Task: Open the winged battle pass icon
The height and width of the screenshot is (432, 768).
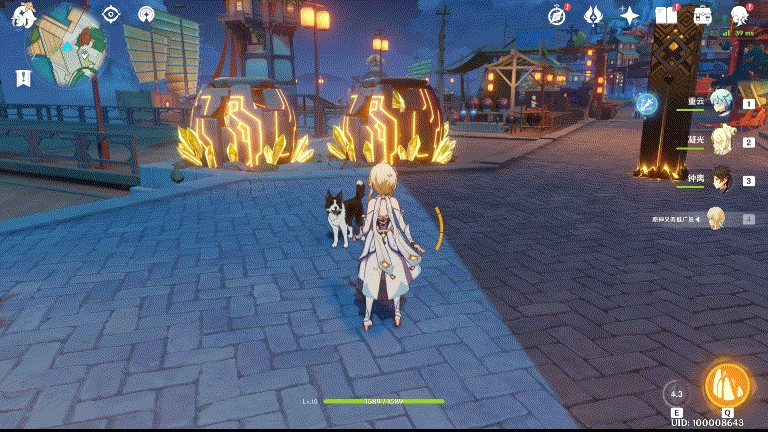Action: tap(592, 15)
